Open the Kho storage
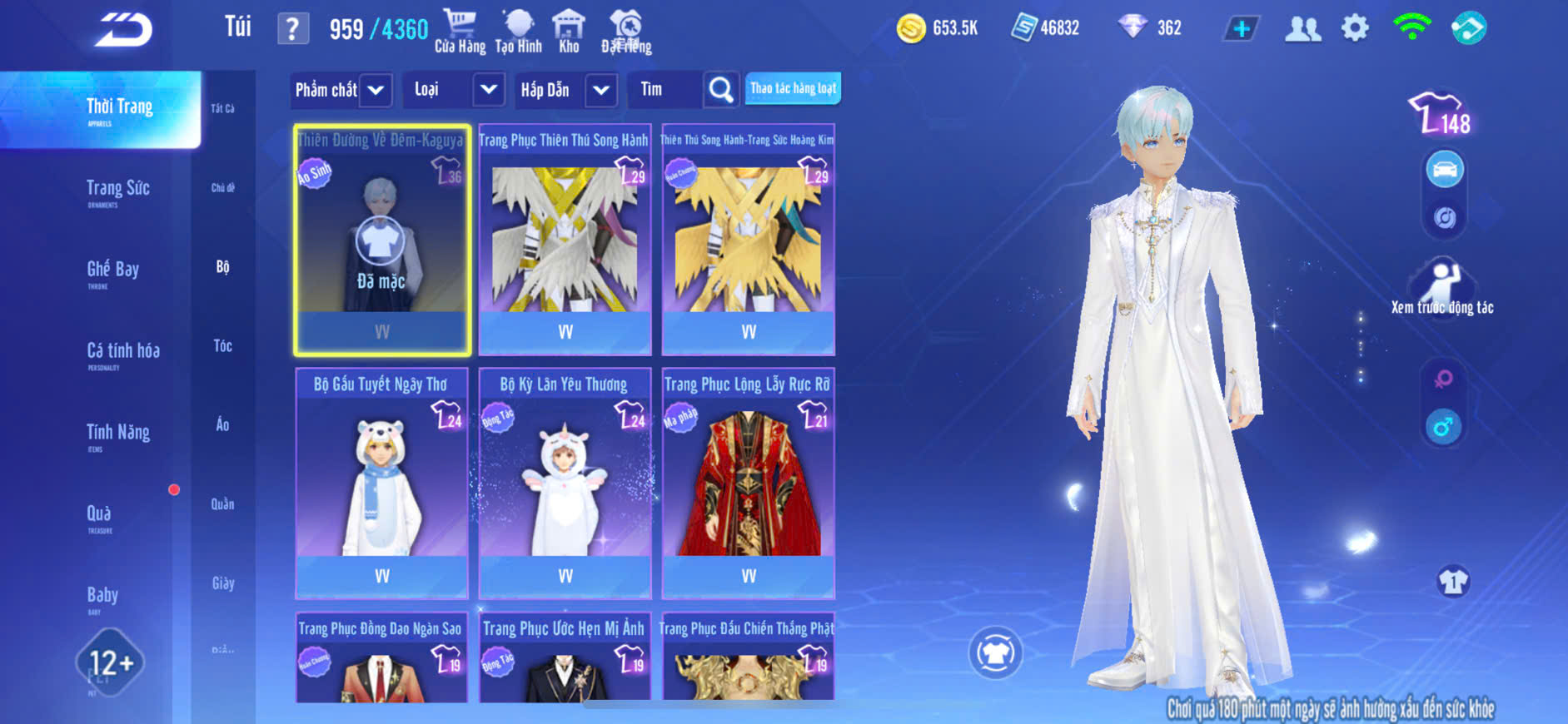This screenshot has height=724, width=1568. [x=569, y=31]
